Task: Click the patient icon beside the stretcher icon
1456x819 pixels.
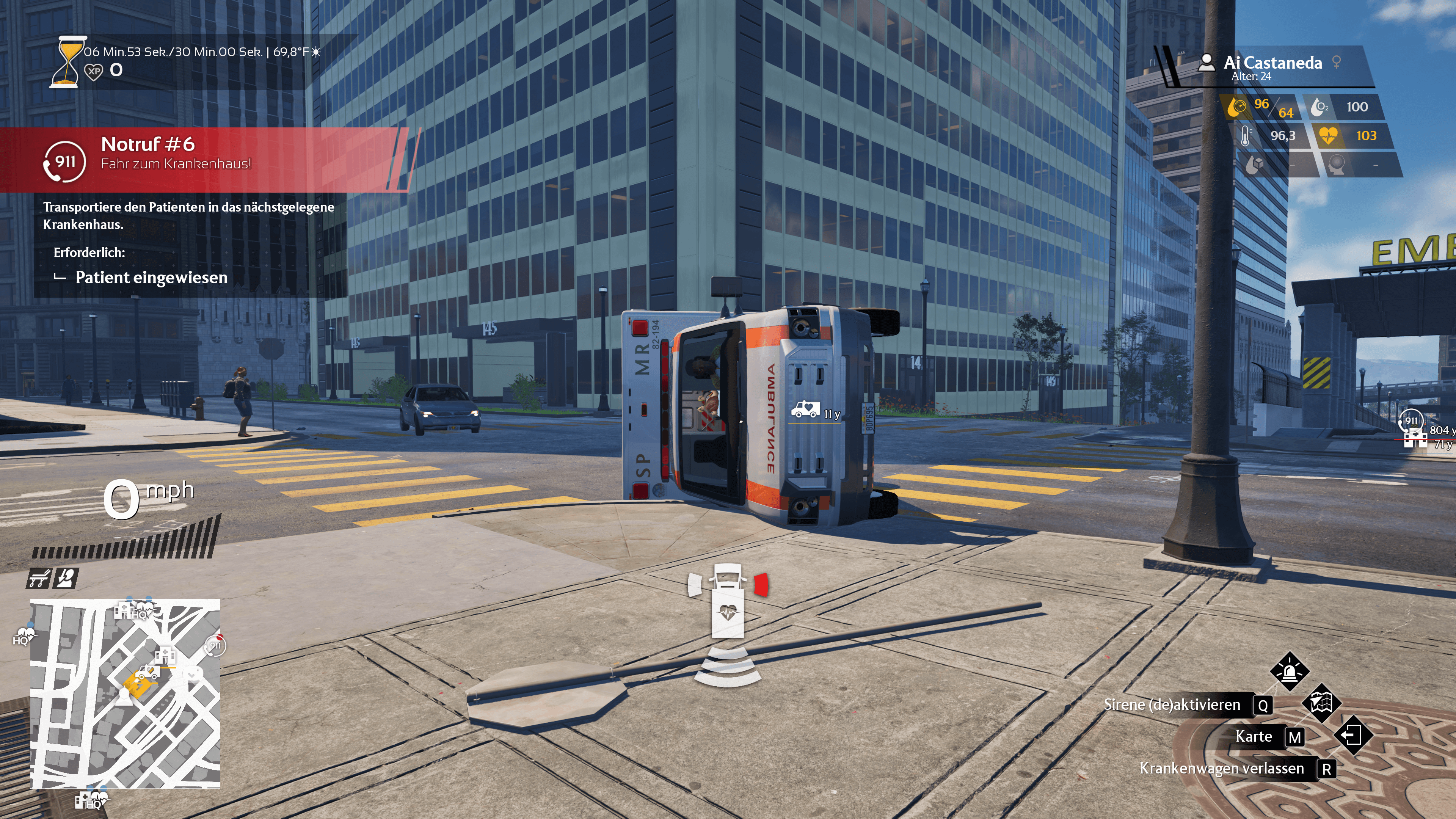Action: pyautogui.click(x=66, y=578)
